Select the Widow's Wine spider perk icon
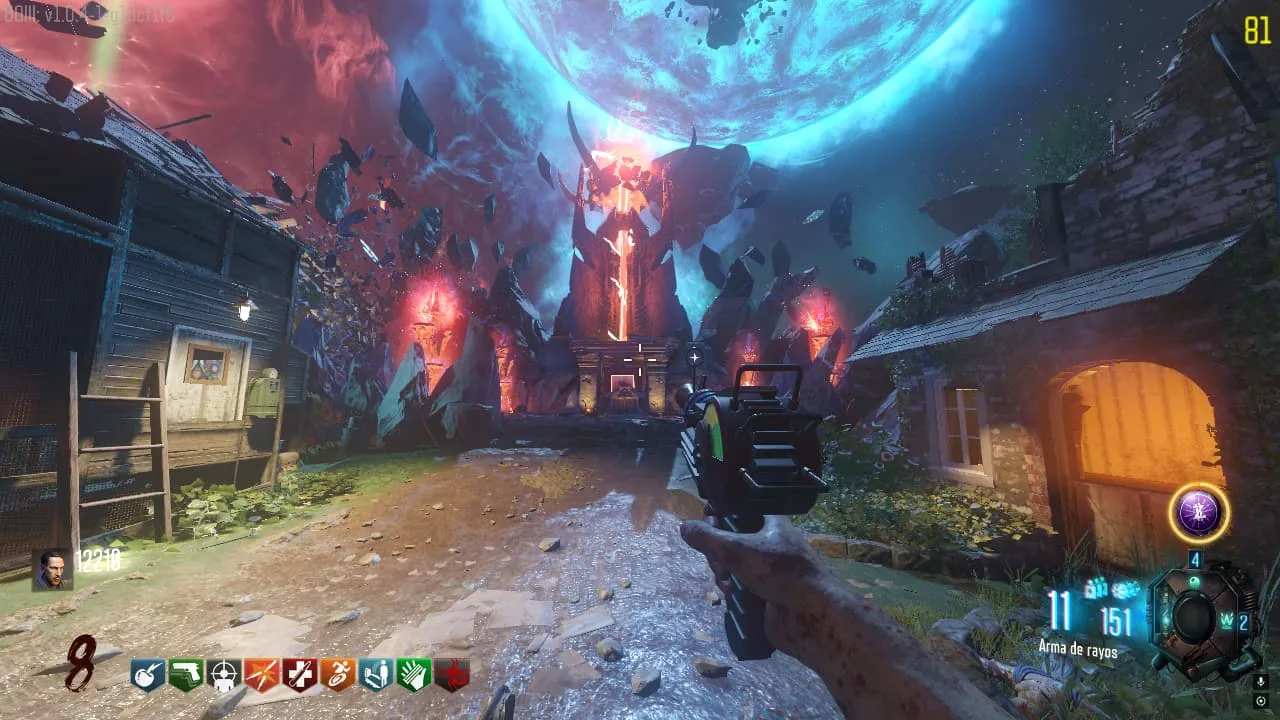Viewport: 1280px width, 720px height. pos(451,675)
